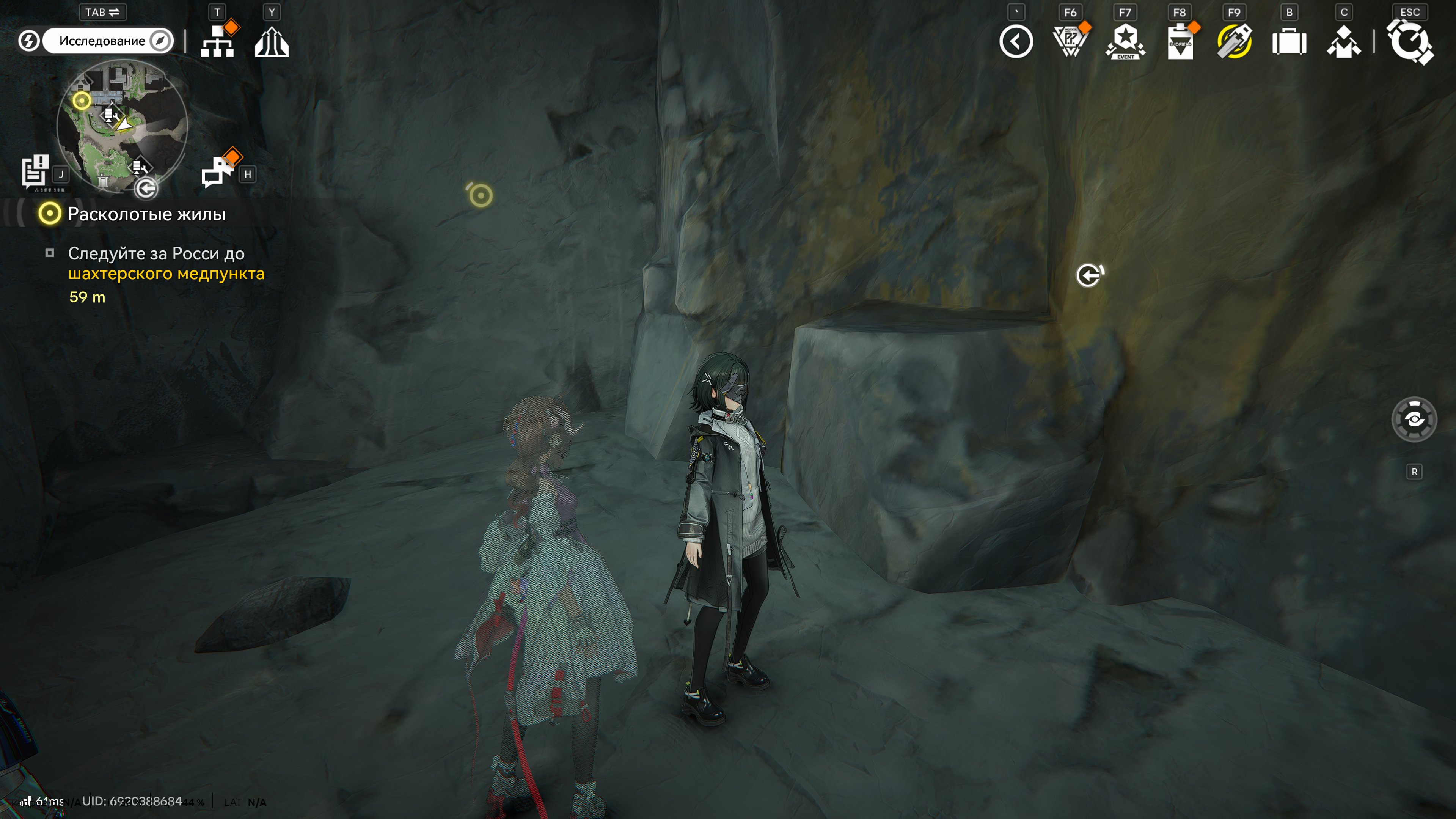Select the Расколотые жилы quest tracker
The image size is (1456, 819).
click(x=146, y=214)
